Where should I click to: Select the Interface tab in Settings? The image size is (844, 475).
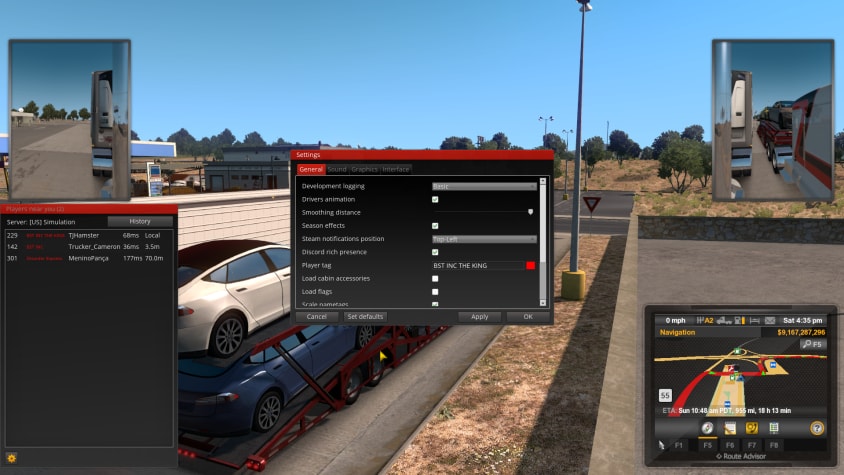396,169
